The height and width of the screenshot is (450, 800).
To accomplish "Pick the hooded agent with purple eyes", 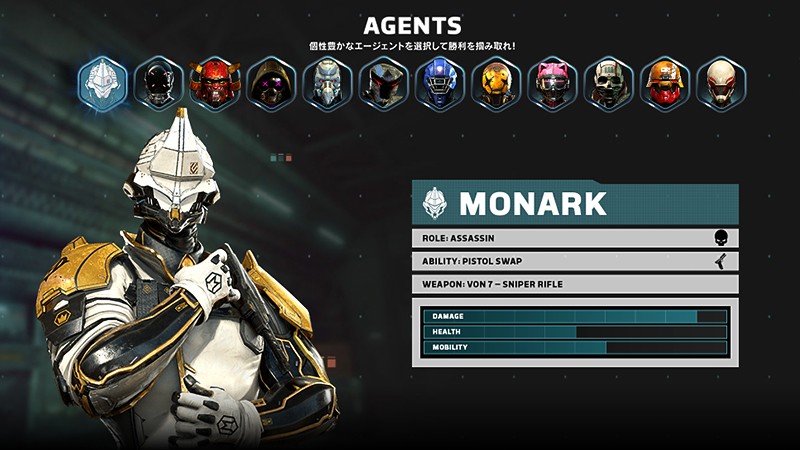I will pyautogui.click(x=271, y=83).
